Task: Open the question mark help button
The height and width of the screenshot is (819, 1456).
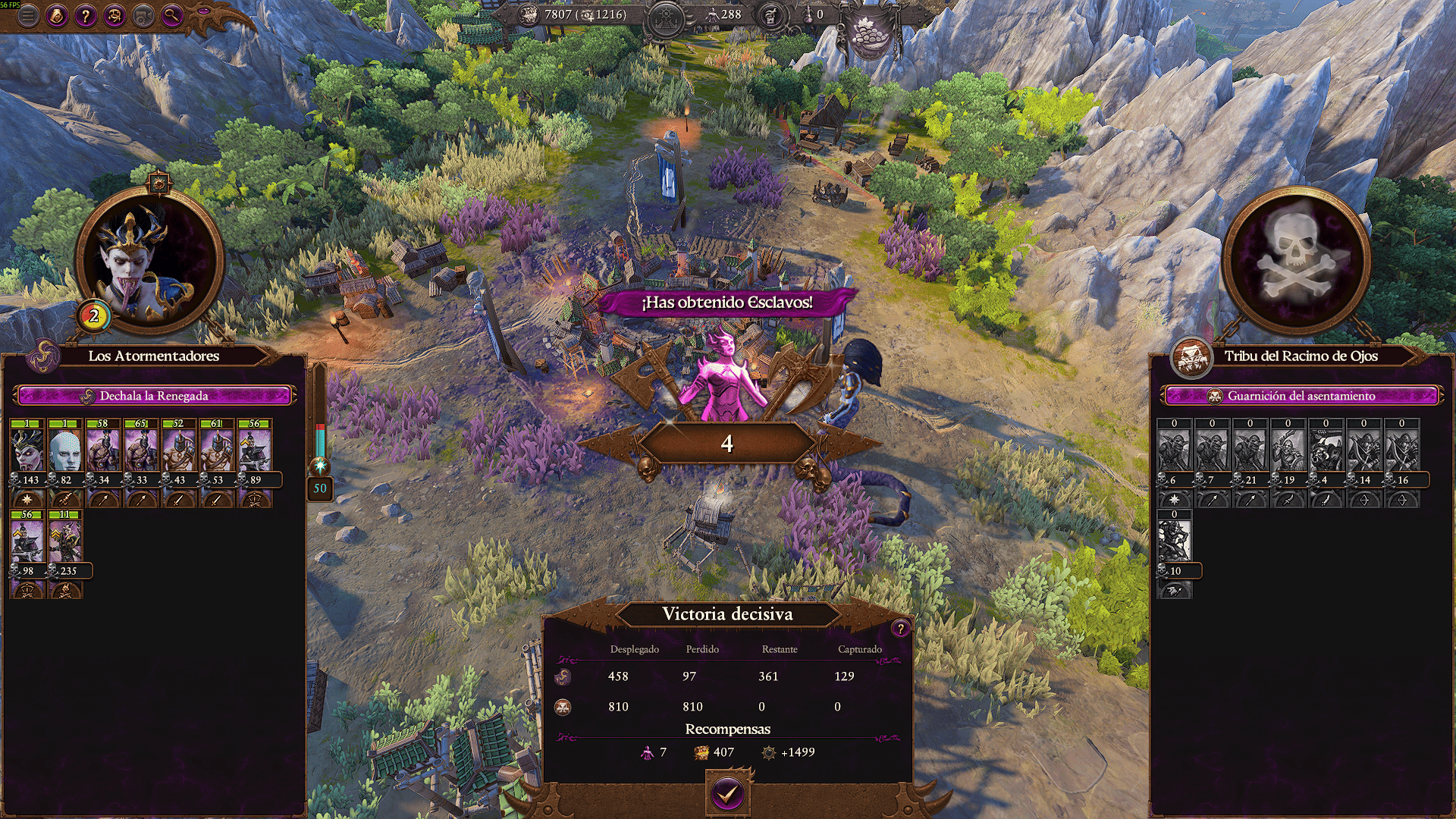Action: pyautogui.click(x=86, y=15)
